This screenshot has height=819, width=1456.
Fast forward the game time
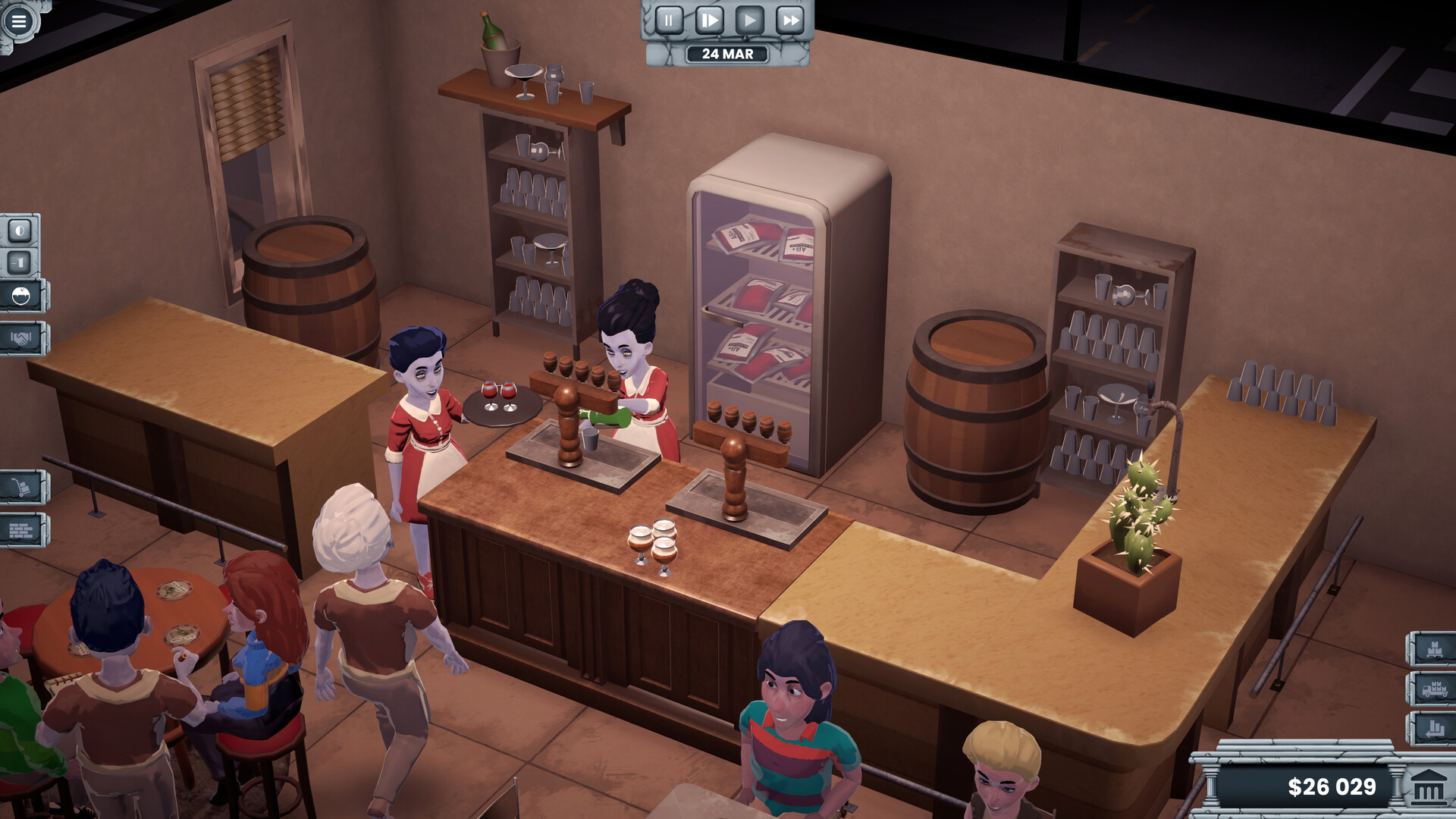point(790,21)
